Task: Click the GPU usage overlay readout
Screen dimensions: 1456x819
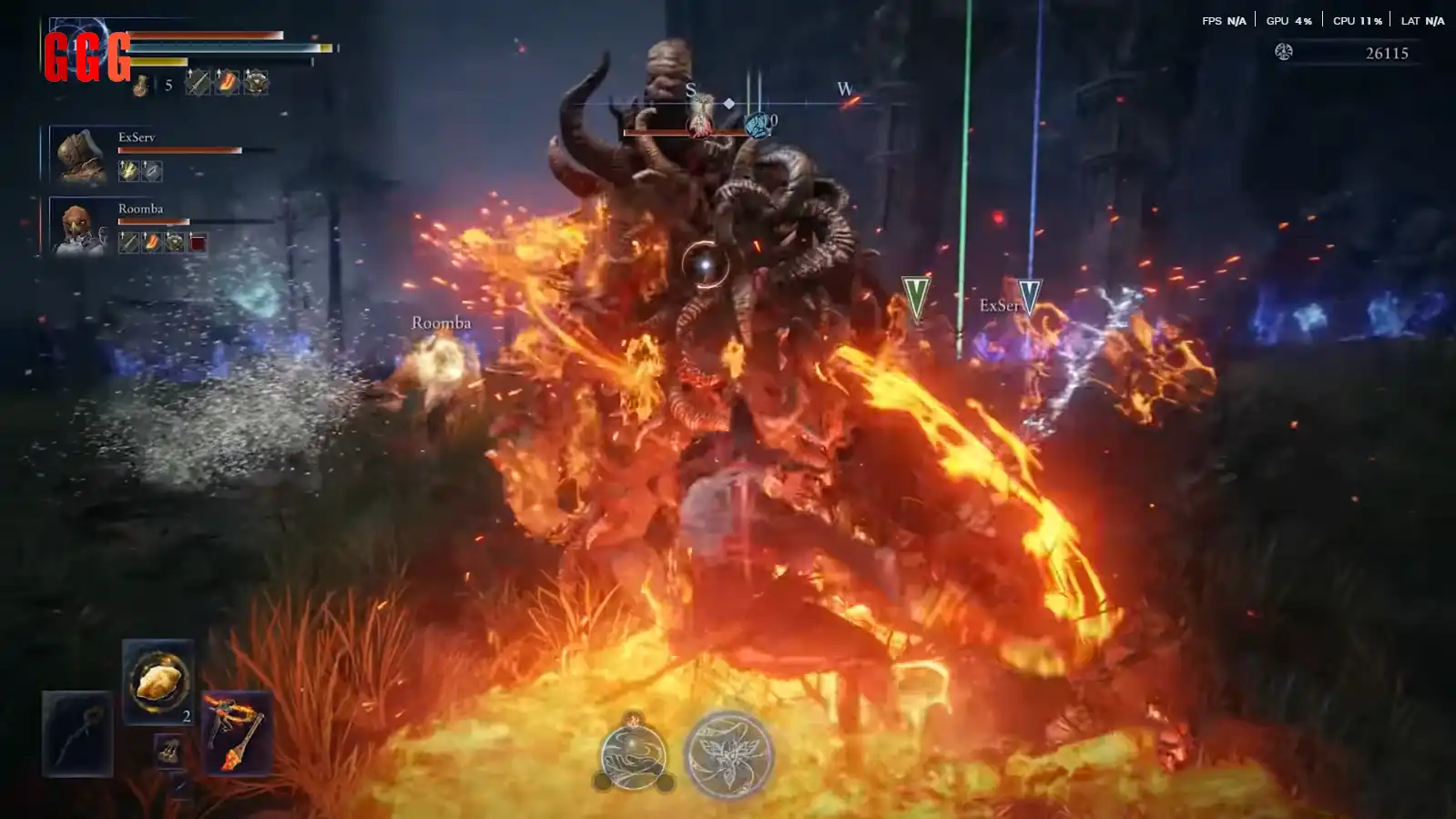Action: point(1288,20)
